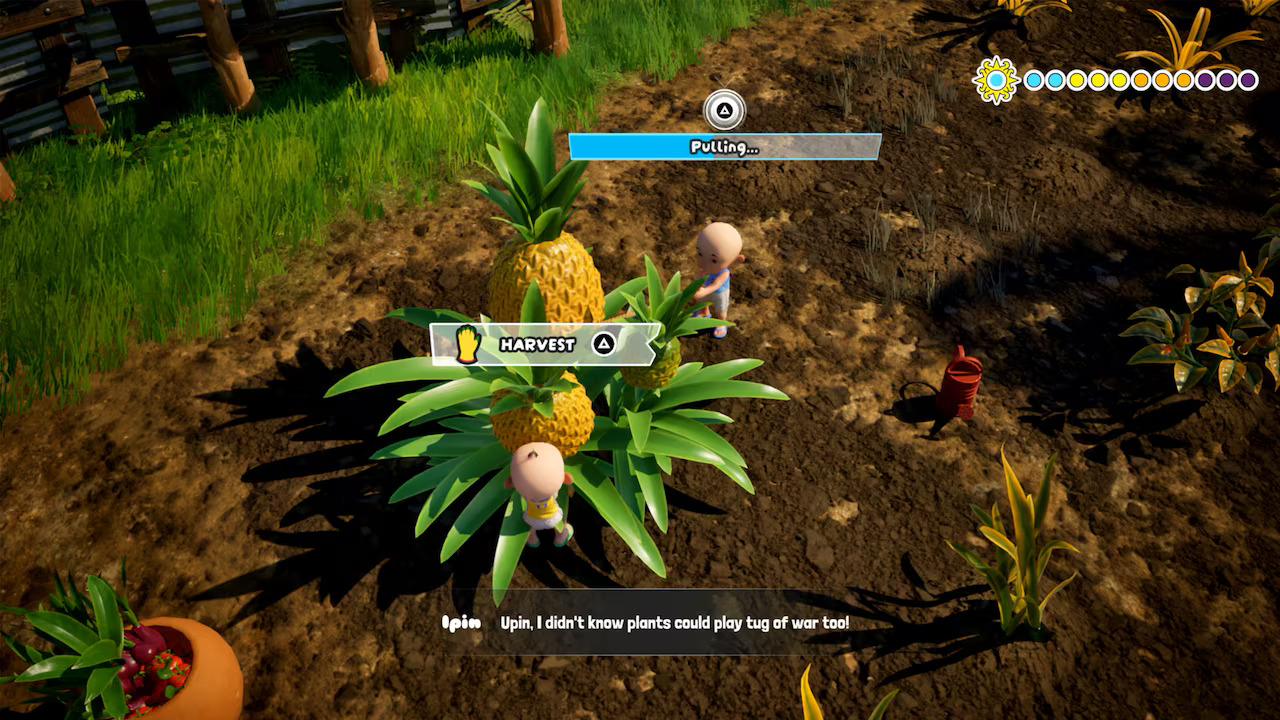
Task: Select the glove icon on the Harvest prompt
Action: coord(467,344)
